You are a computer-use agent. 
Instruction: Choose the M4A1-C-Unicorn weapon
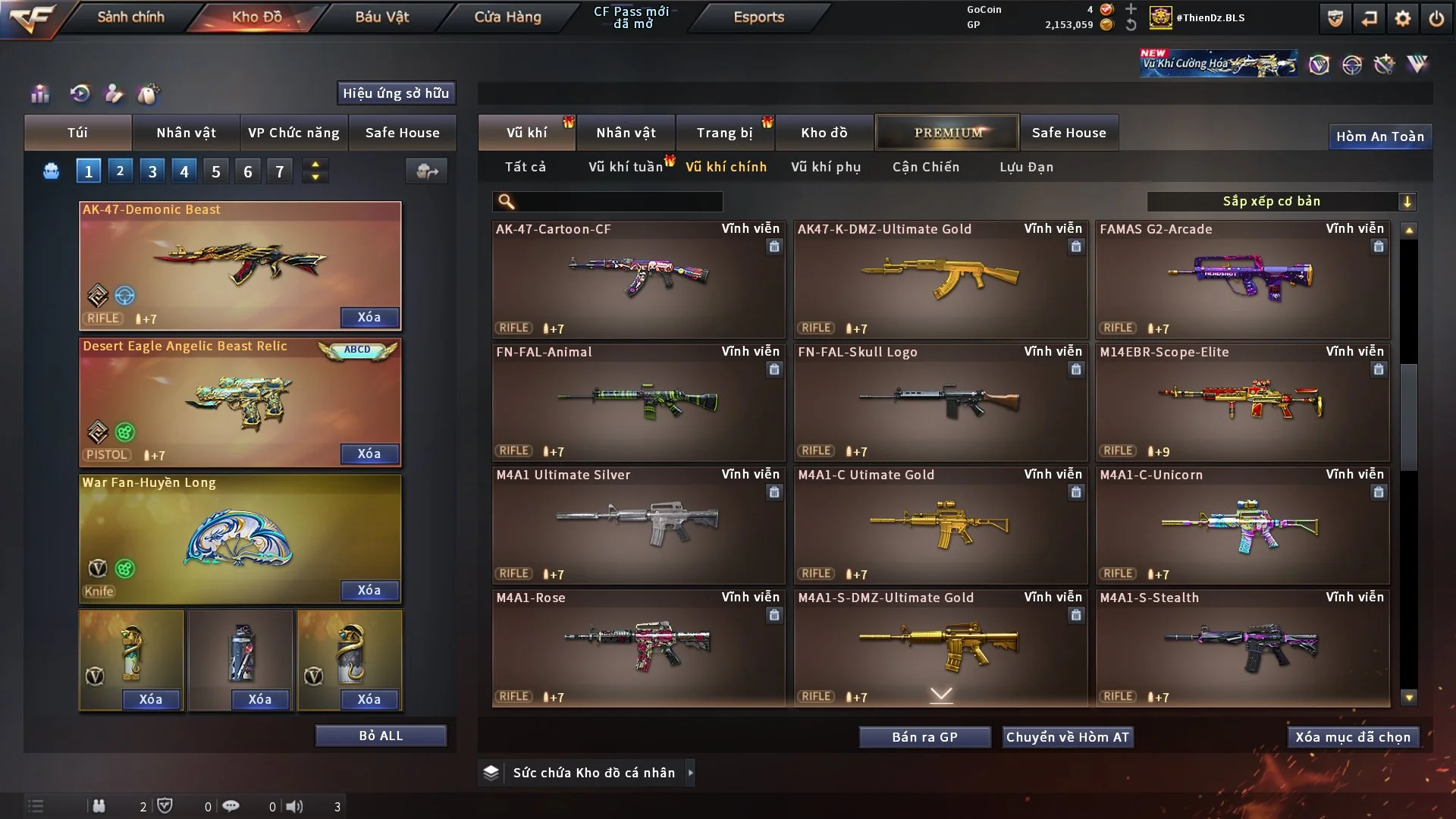(1242, 525)
